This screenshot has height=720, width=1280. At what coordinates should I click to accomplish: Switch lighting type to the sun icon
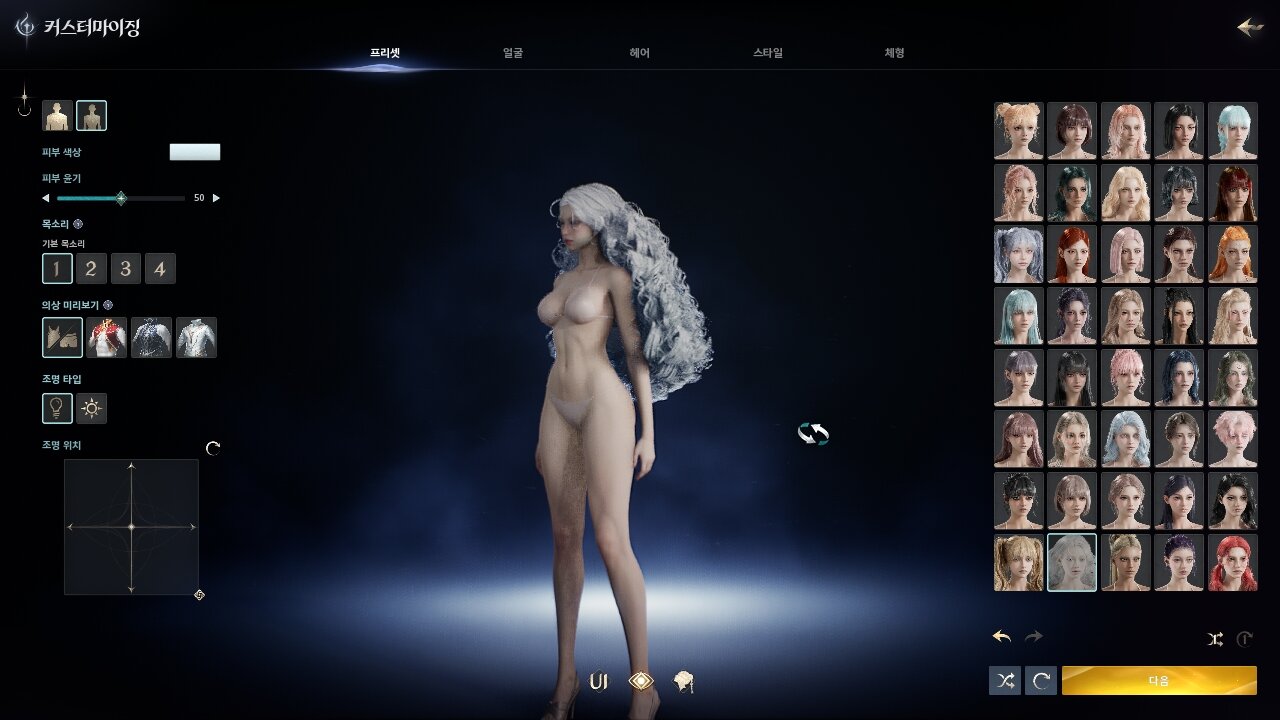[92, 408]
